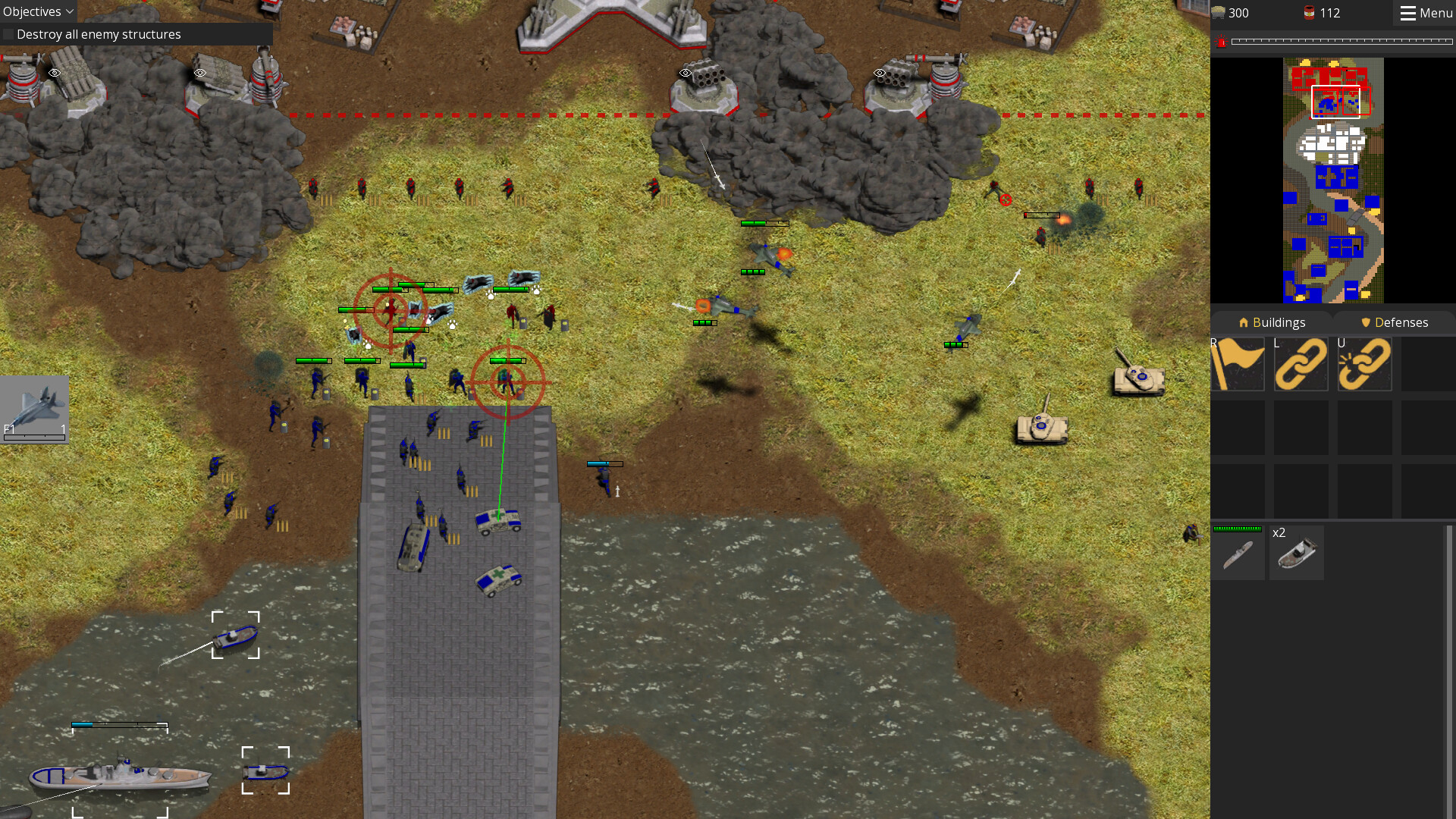
Task: Click the red alert siren icon
Action: [x=1221, y=42]
